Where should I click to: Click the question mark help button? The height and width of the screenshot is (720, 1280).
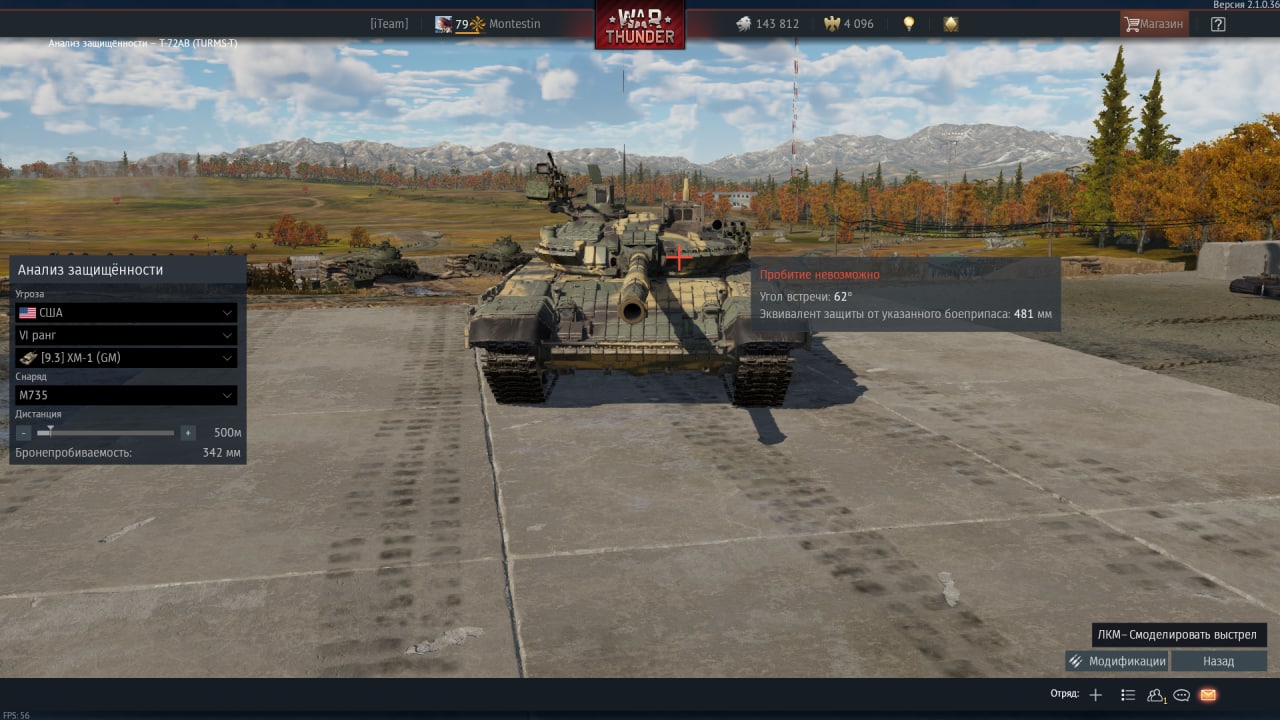[1217, 24]
